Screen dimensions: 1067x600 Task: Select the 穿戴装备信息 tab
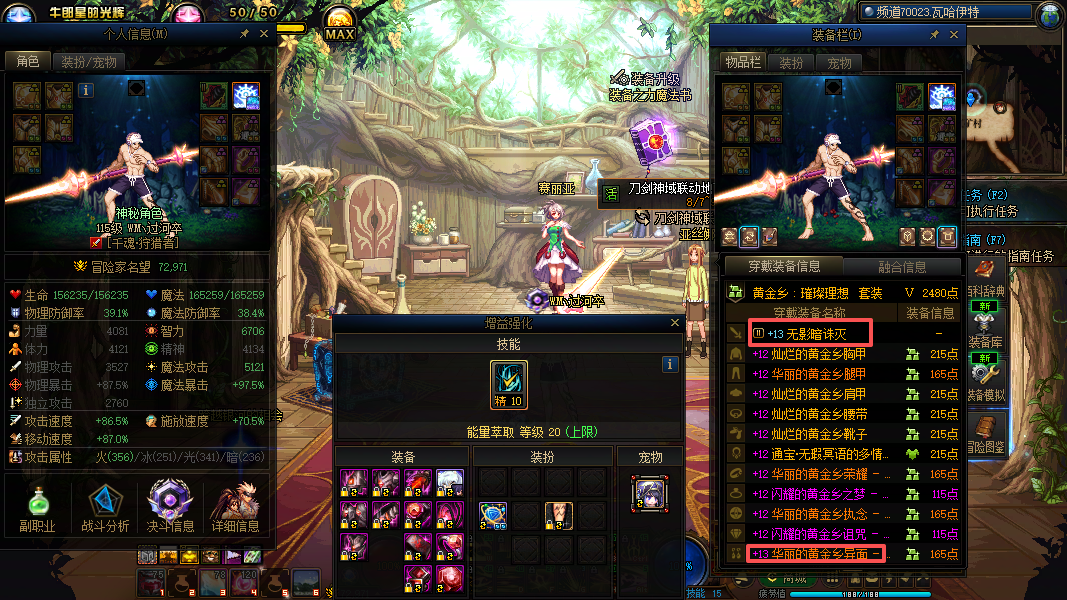coord(786,266)
